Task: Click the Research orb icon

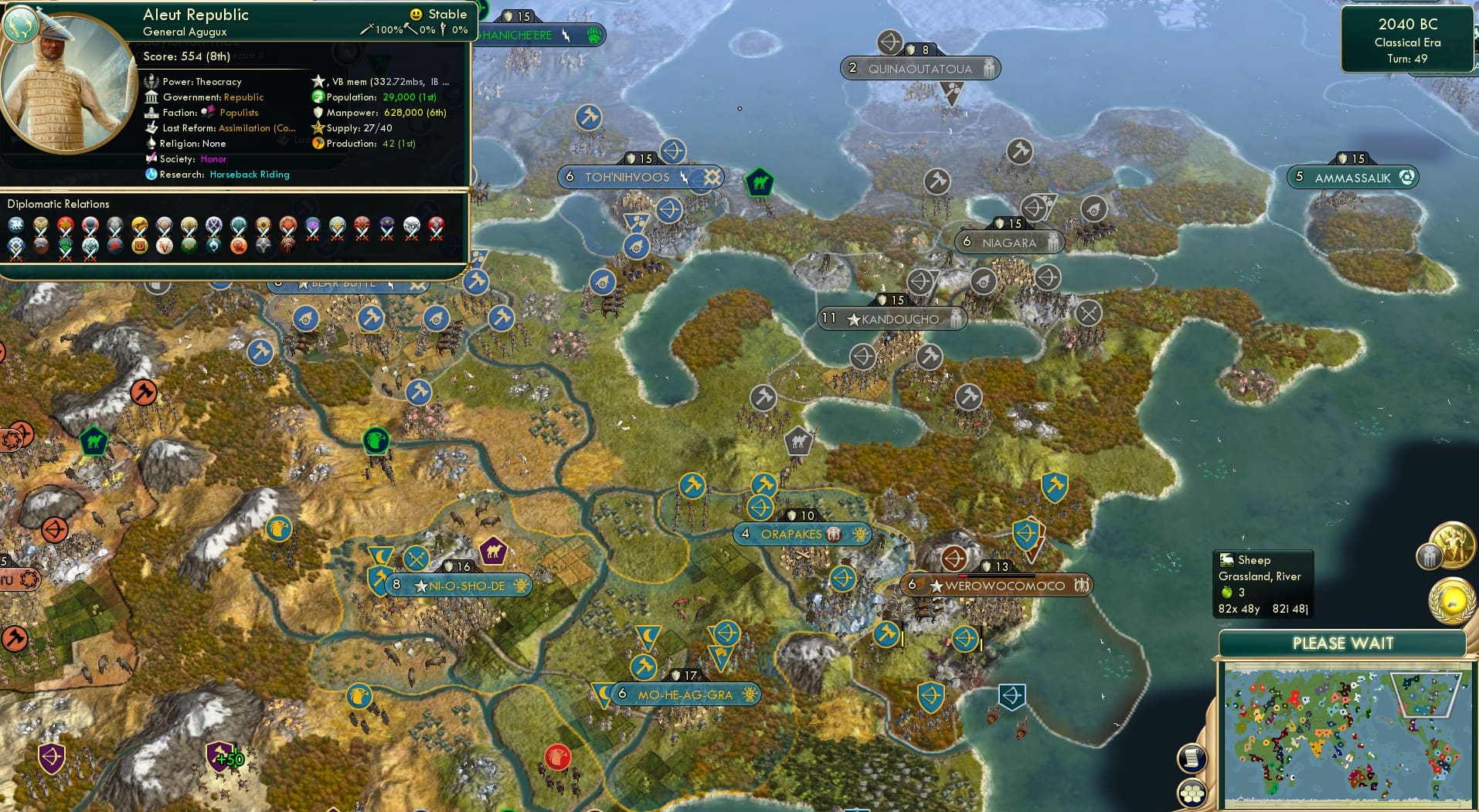Action: point(150,176)
